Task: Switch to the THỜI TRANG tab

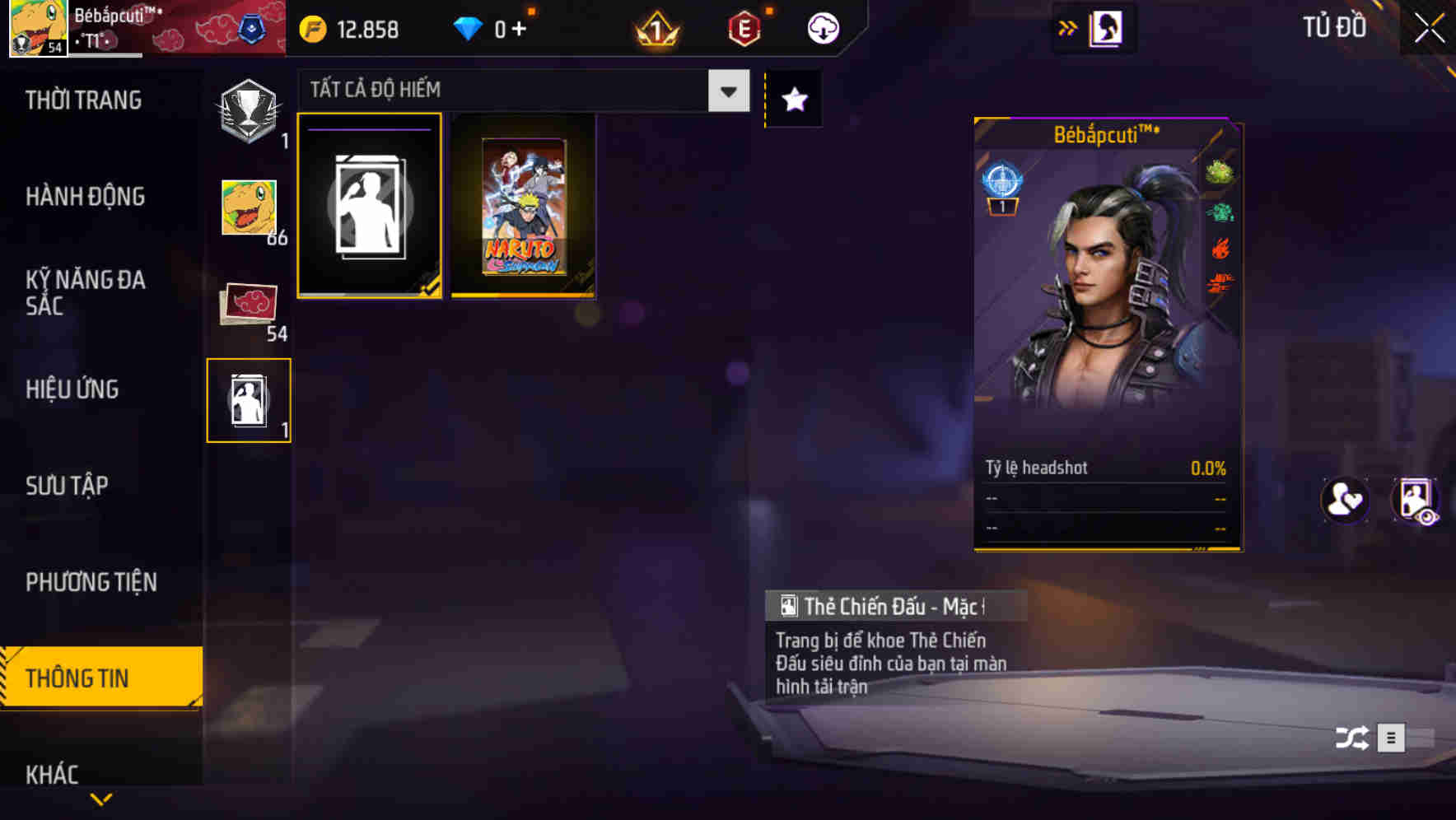Action: pyautogui.click(x=82, y=100)
